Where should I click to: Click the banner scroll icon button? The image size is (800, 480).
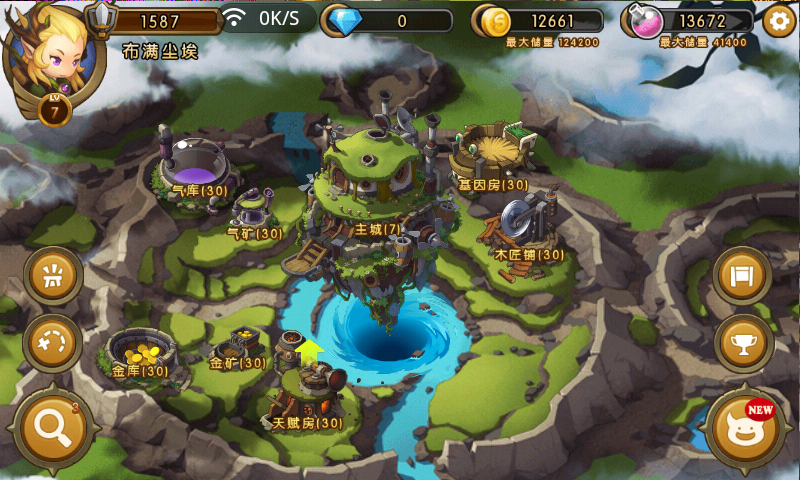tap(744, 275)
